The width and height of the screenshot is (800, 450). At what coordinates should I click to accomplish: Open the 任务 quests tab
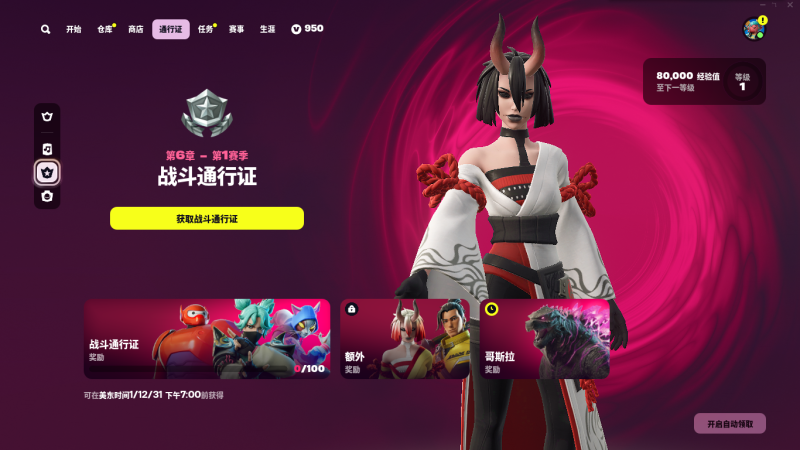click(x=206, y=30)
